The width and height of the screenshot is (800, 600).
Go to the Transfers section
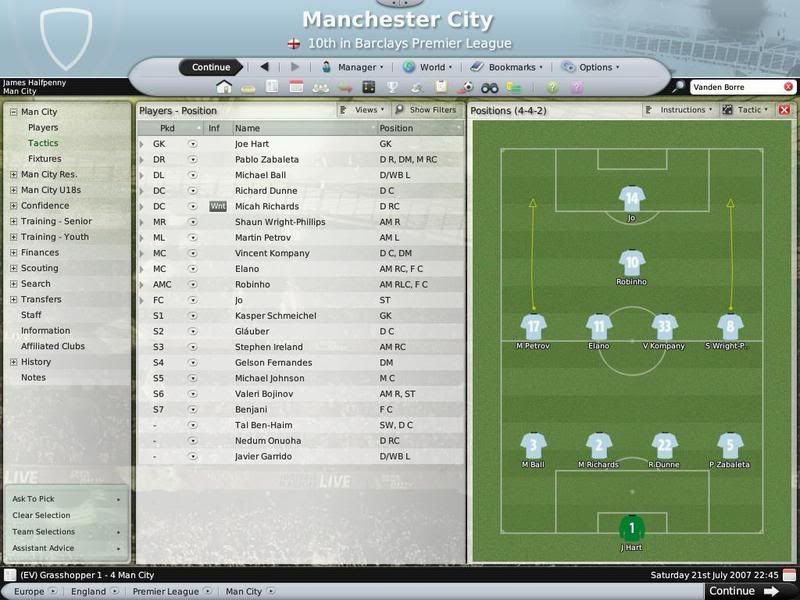tap(41, 299)
